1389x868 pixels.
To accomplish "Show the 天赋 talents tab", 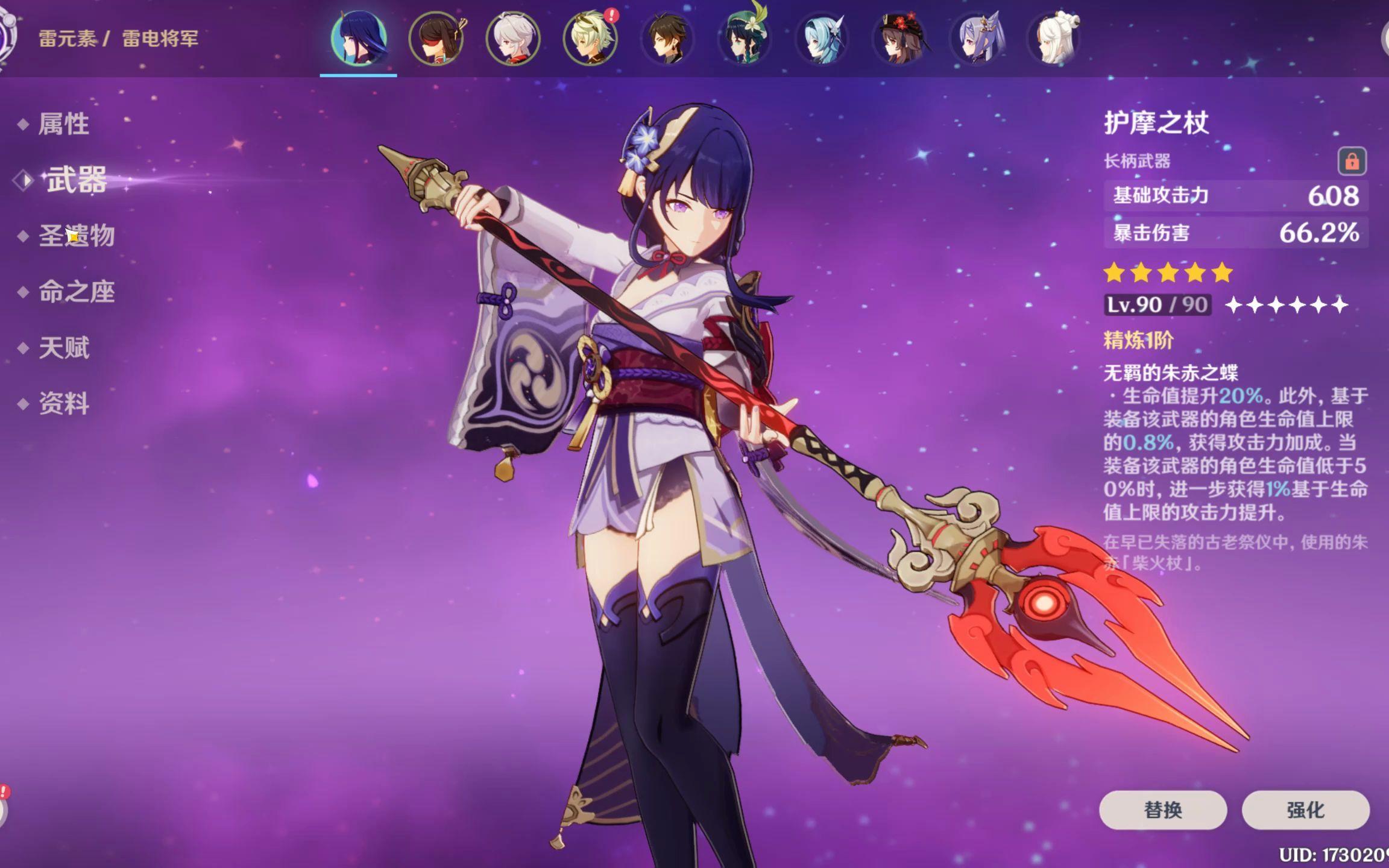I will [x=63, y=348].
